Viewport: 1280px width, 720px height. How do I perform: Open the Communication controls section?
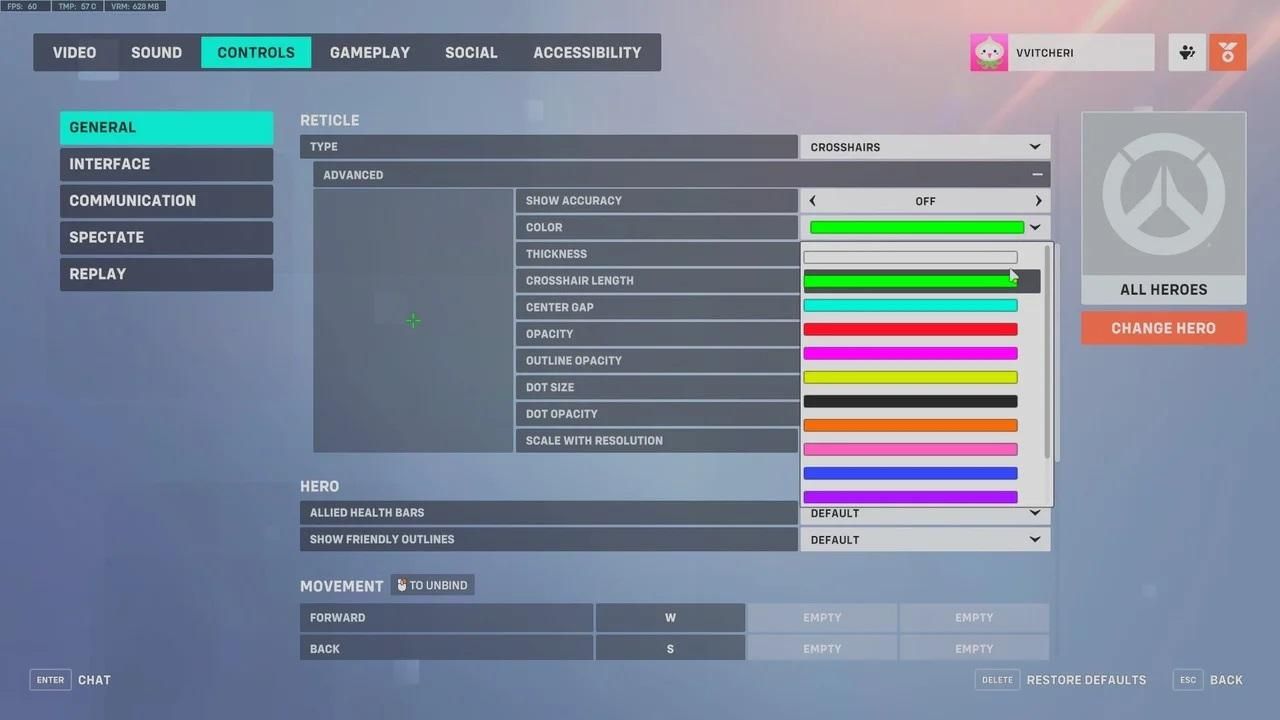coord(166,201)
